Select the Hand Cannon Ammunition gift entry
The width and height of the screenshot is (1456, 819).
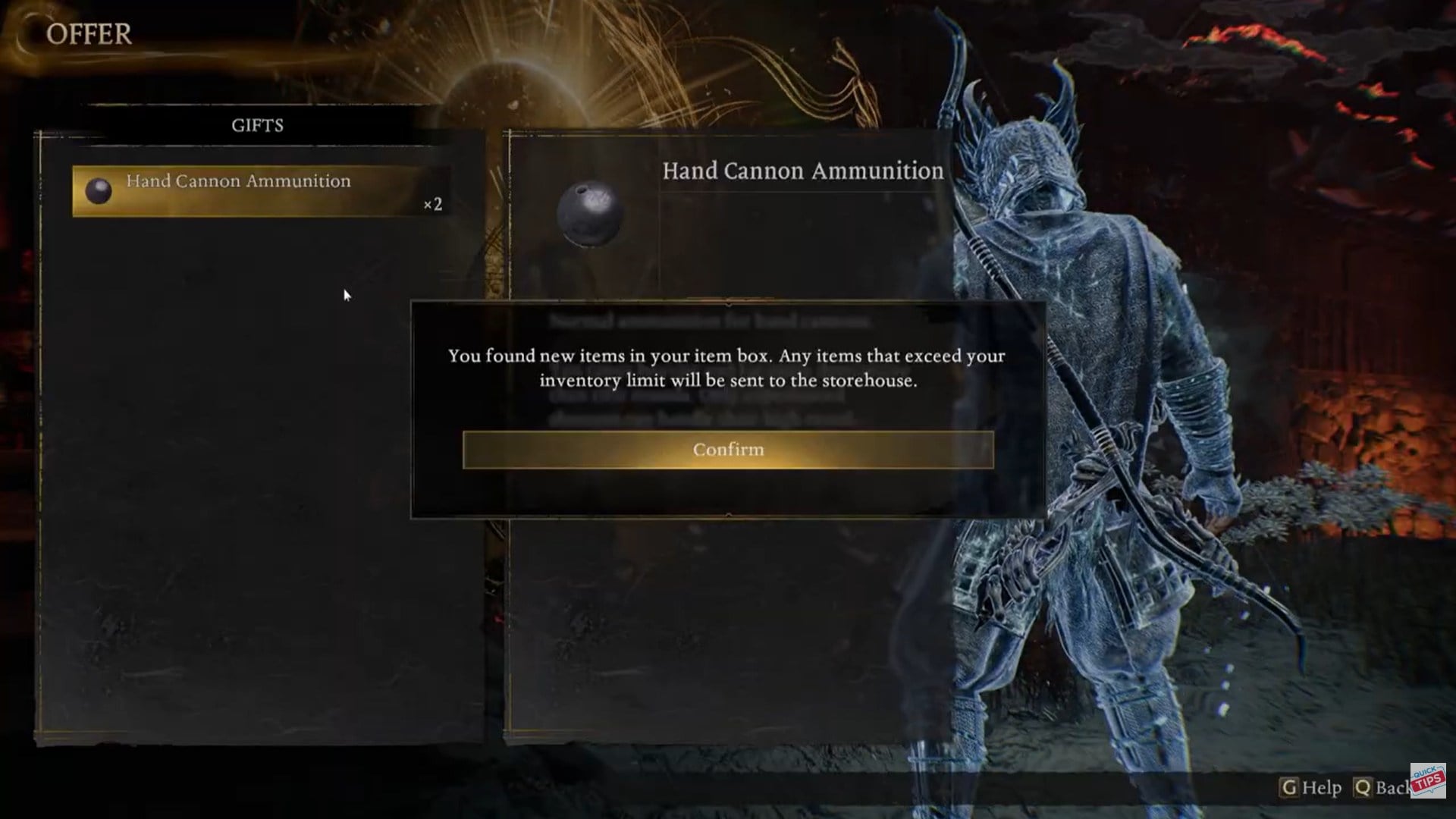pos(239,181)
